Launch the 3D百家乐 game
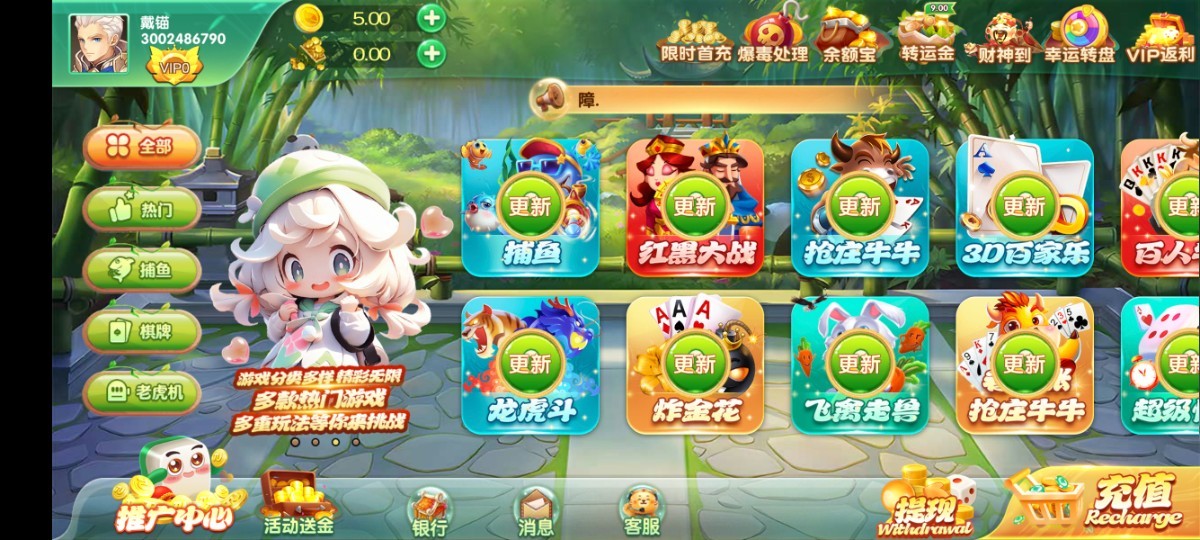Viewport: 1200px width, 540px height. tap(1024, 208)
